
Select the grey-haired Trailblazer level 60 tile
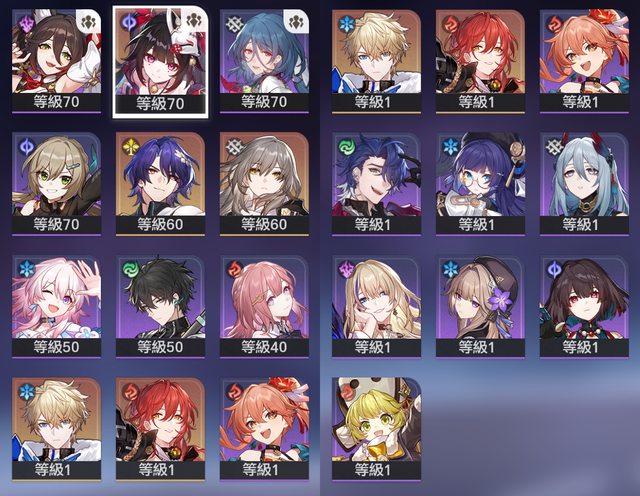tap(264, 180)
